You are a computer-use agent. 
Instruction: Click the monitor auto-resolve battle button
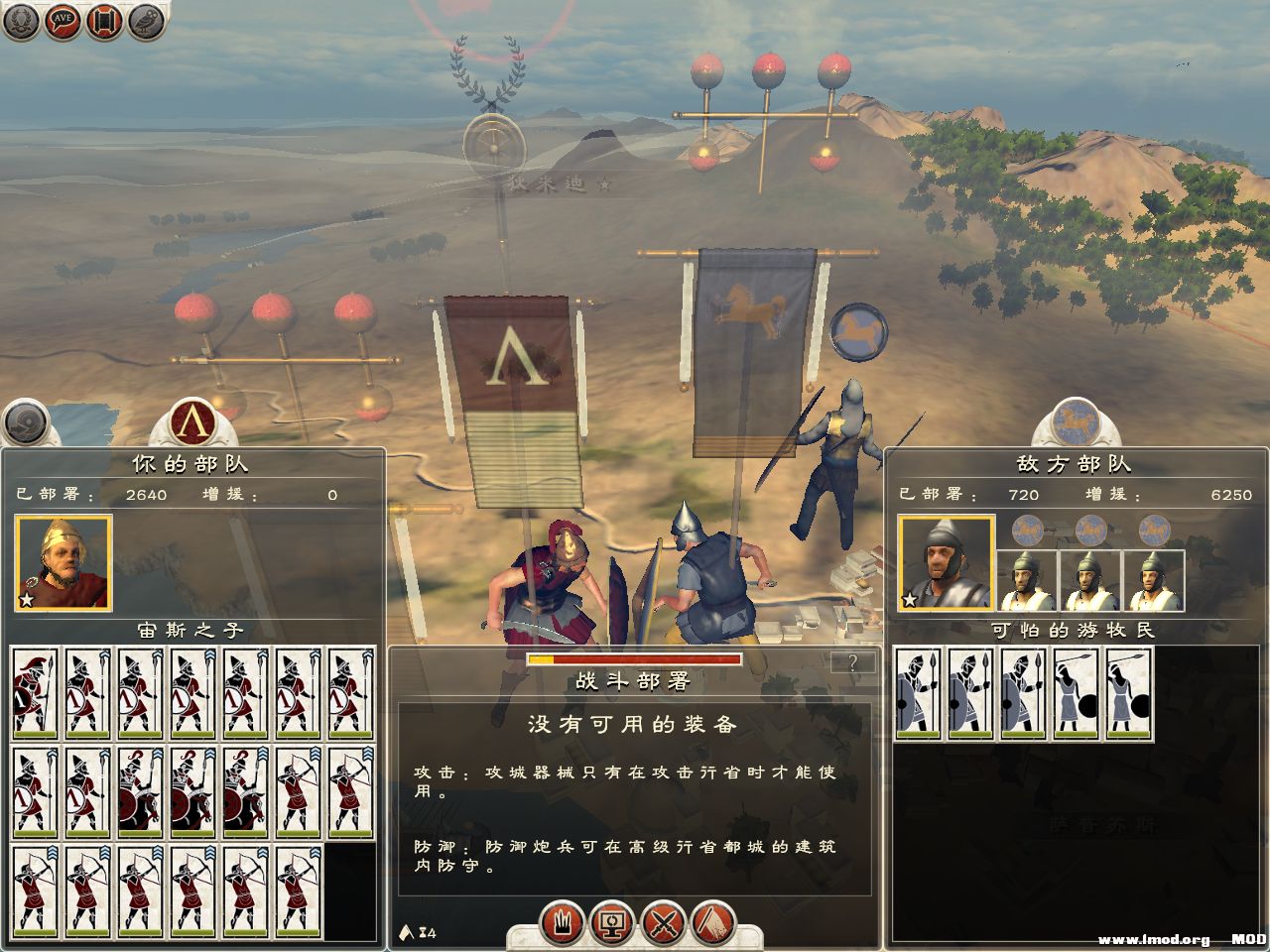pos(612,924)
